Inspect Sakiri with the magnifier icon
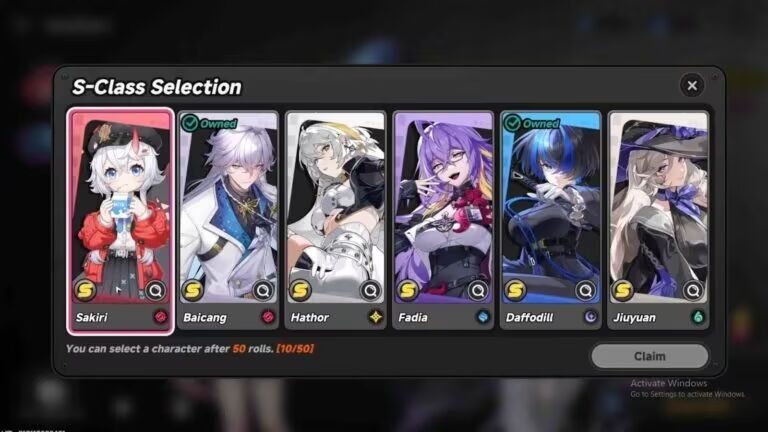 pos(155,290)
